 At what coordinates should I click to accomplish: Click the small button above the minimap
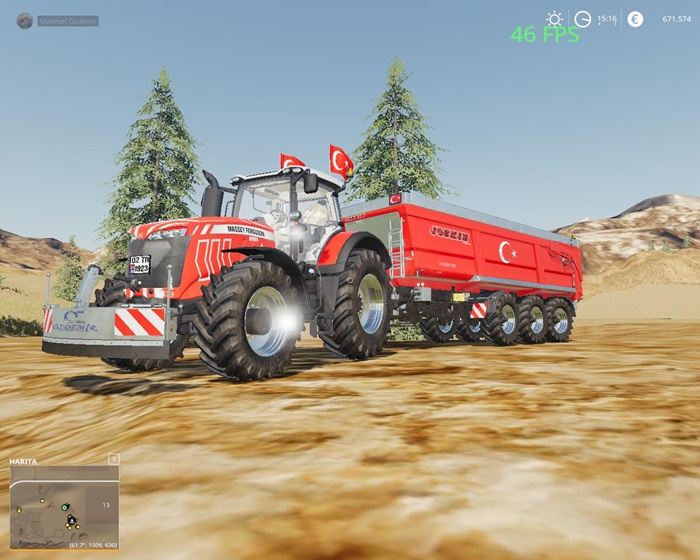(113, 458)
